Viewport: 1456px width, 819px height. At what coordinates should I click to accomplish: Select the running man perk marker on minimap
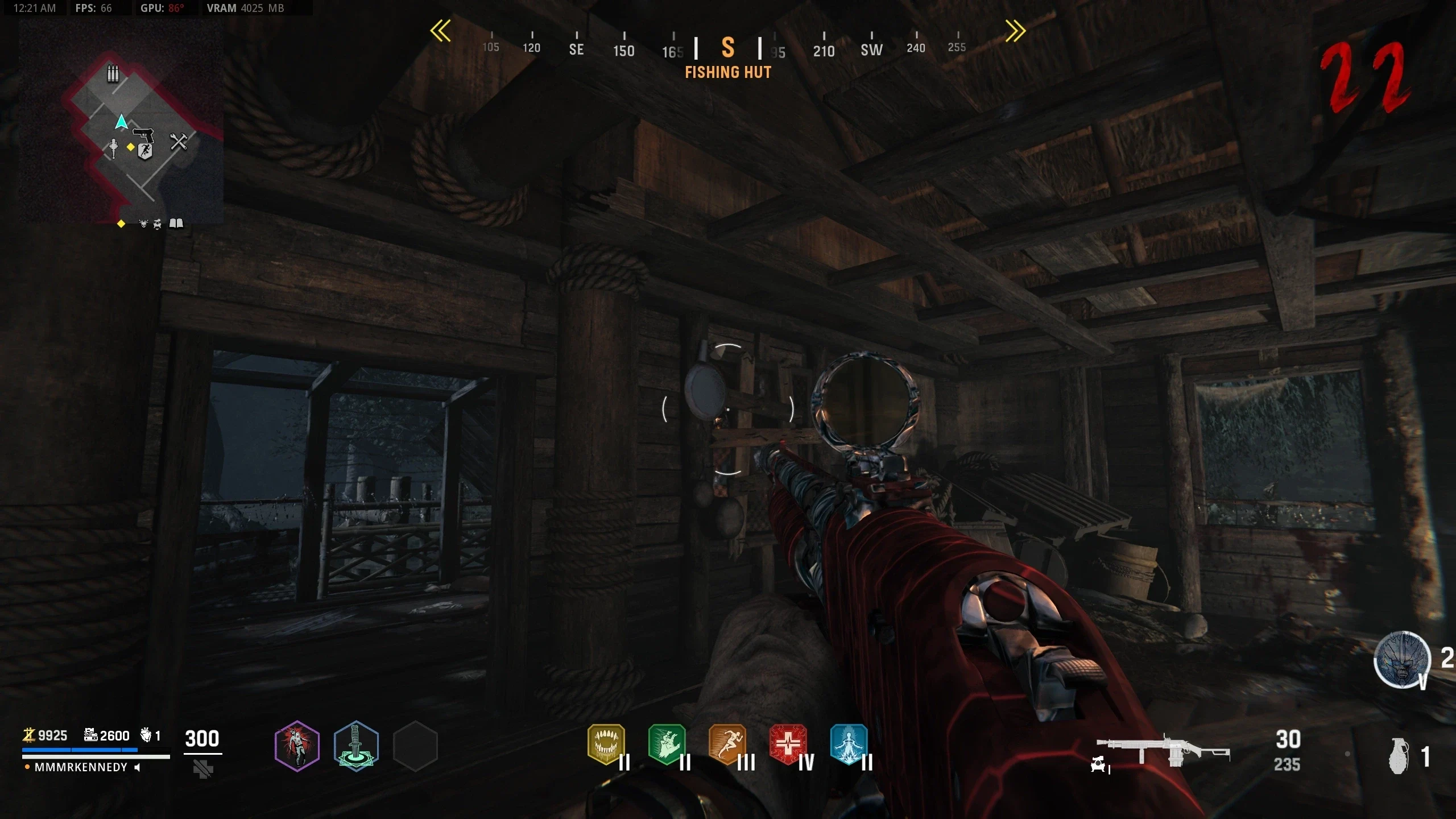pos(145,151)
